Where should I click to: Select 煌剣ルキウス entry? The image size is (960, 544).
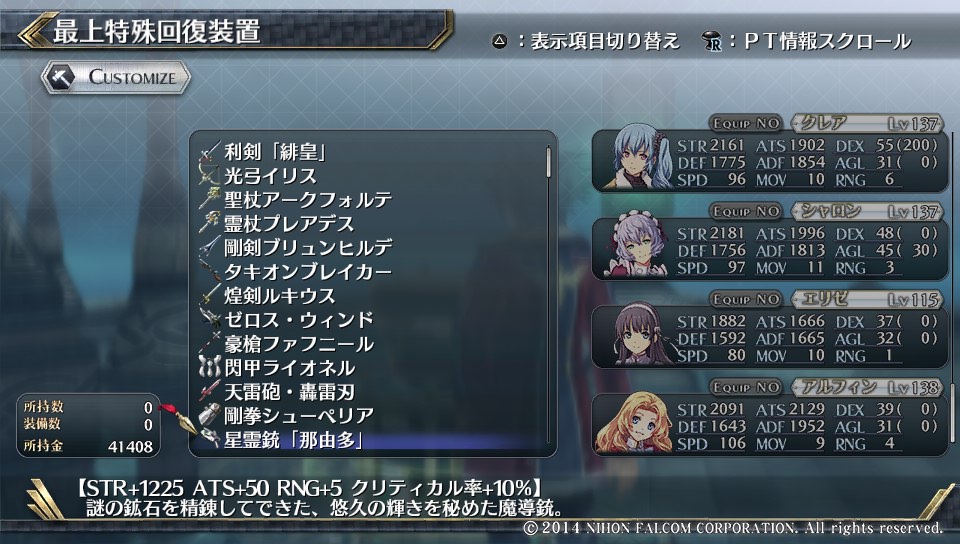click(x=279, y=296)
